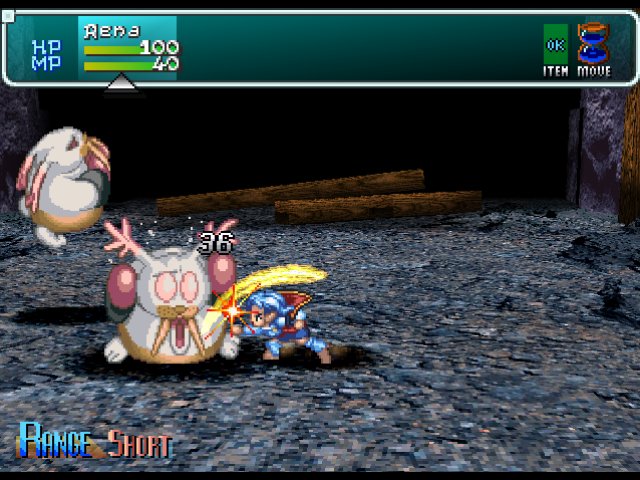
Task: Click the hourglass Move icon
Action: coord(594,44)
